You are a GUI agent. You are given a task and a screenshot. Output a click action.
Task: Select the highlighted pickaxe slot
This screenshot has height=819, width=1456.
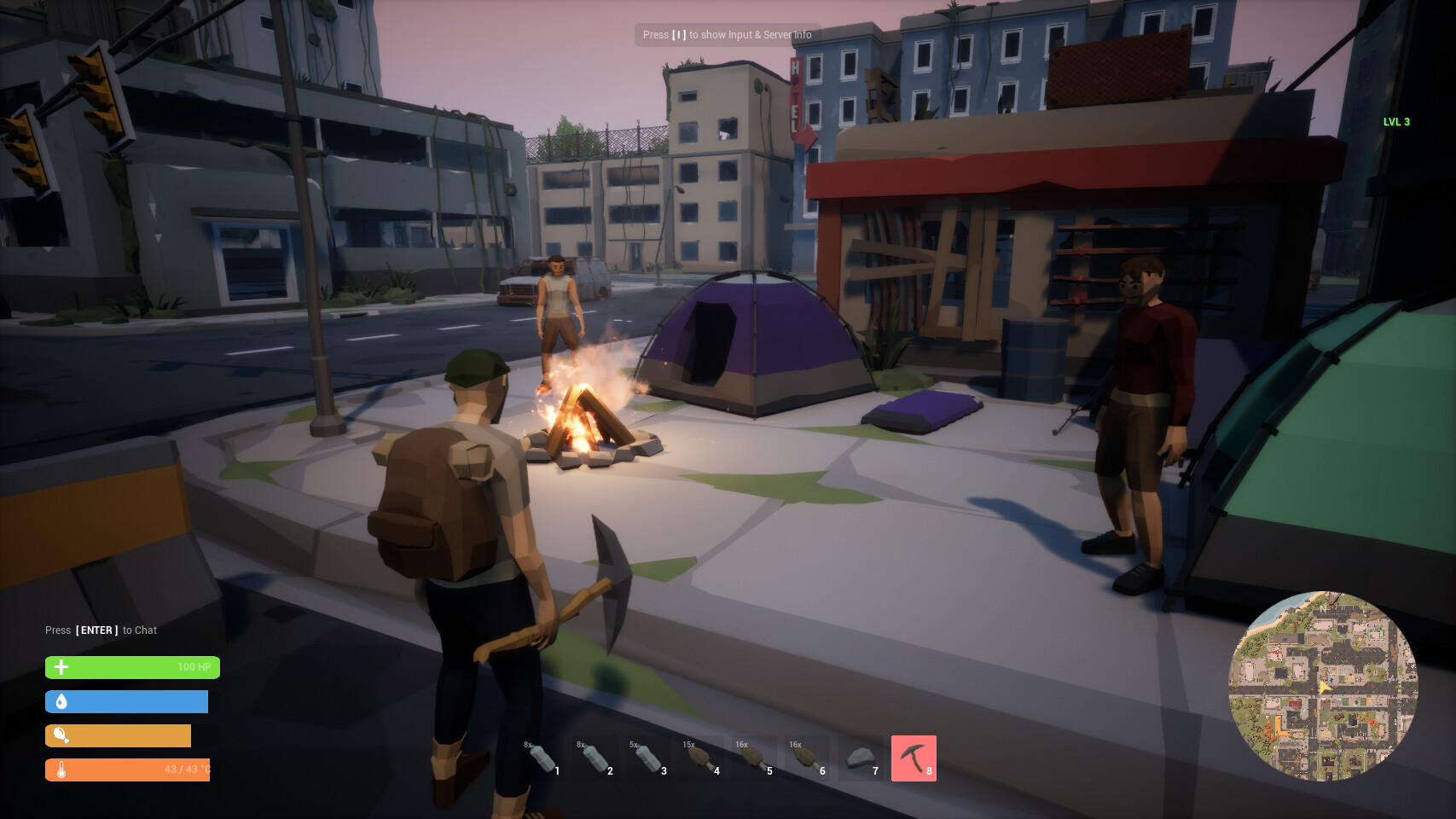(x=914, y=758)
